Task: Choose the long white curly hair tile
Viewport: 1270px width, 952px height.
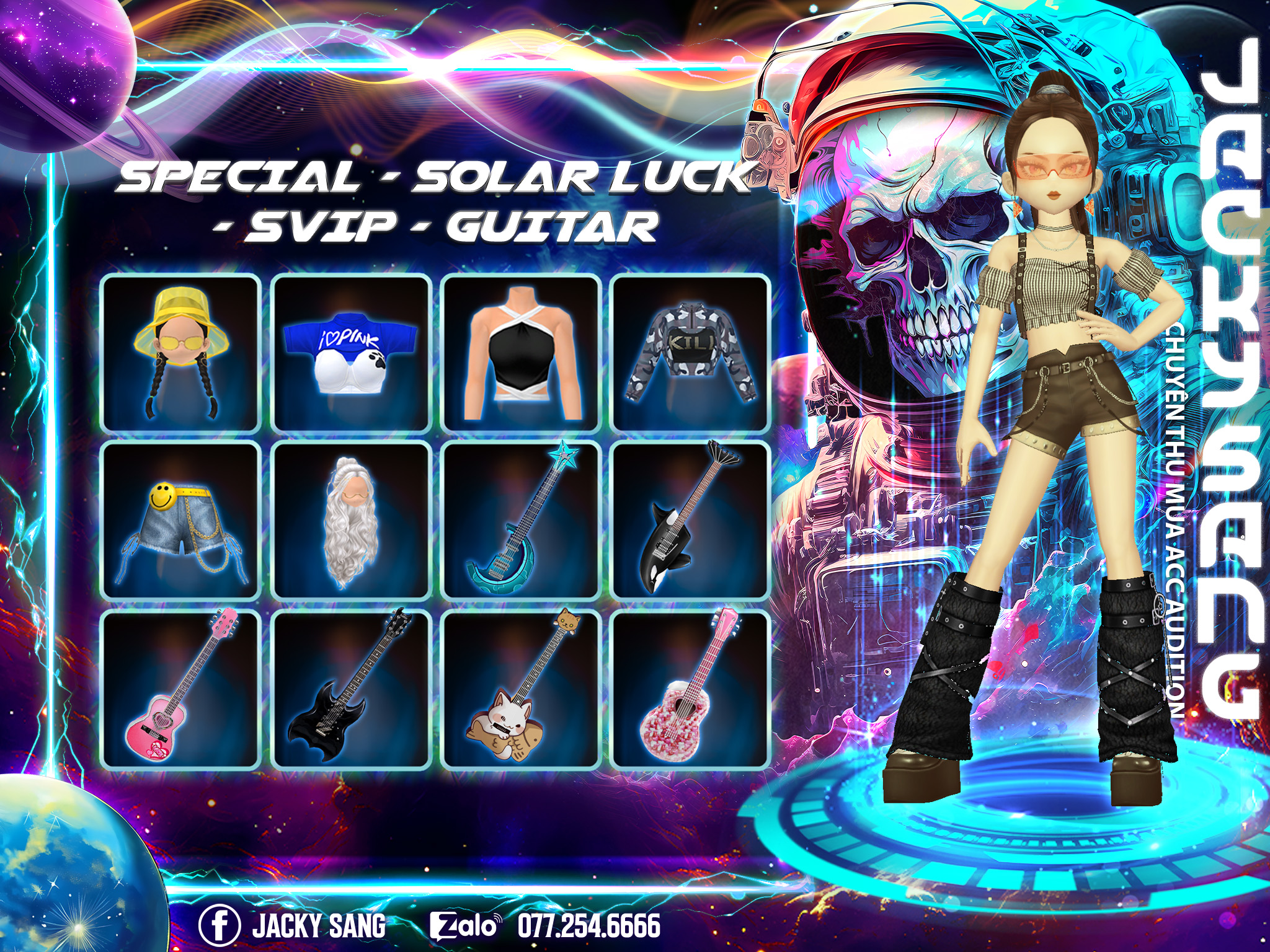Action: pyautogui.click(x=351, y=521)
